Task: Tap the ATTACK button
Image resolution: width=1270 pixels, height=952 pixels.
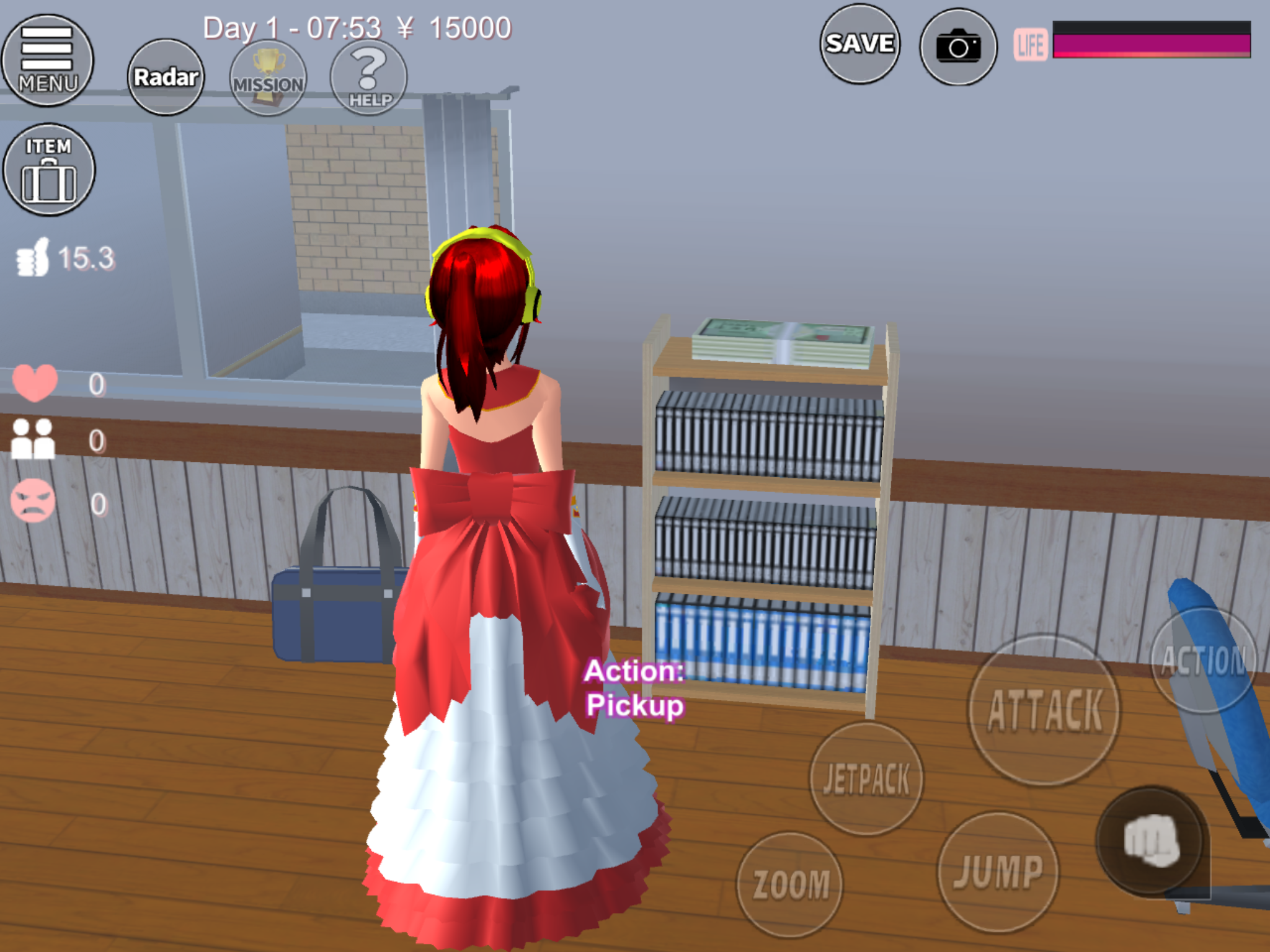Action: tap(1045, 710)
